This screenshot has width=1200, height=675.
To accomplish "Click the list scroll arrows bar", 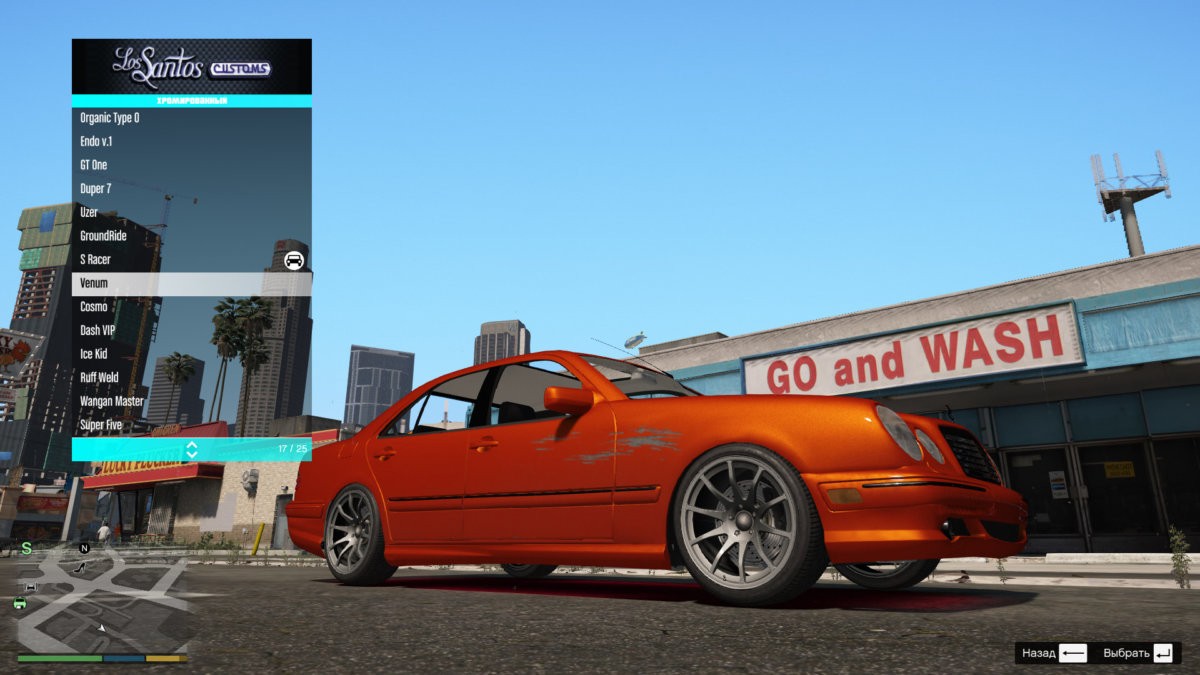I will [x=191, y=449].
